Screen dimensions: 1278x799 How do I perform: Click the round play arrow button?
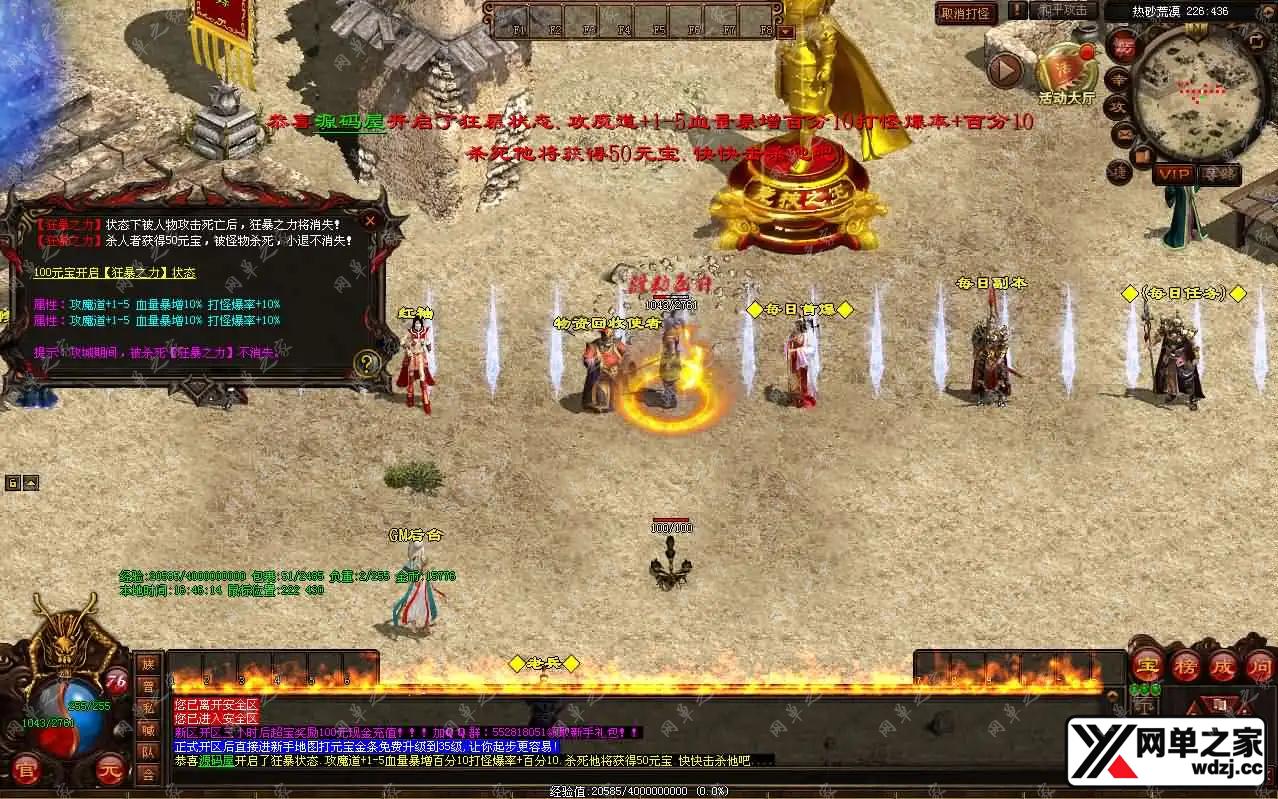click(x=1005, y=70)
